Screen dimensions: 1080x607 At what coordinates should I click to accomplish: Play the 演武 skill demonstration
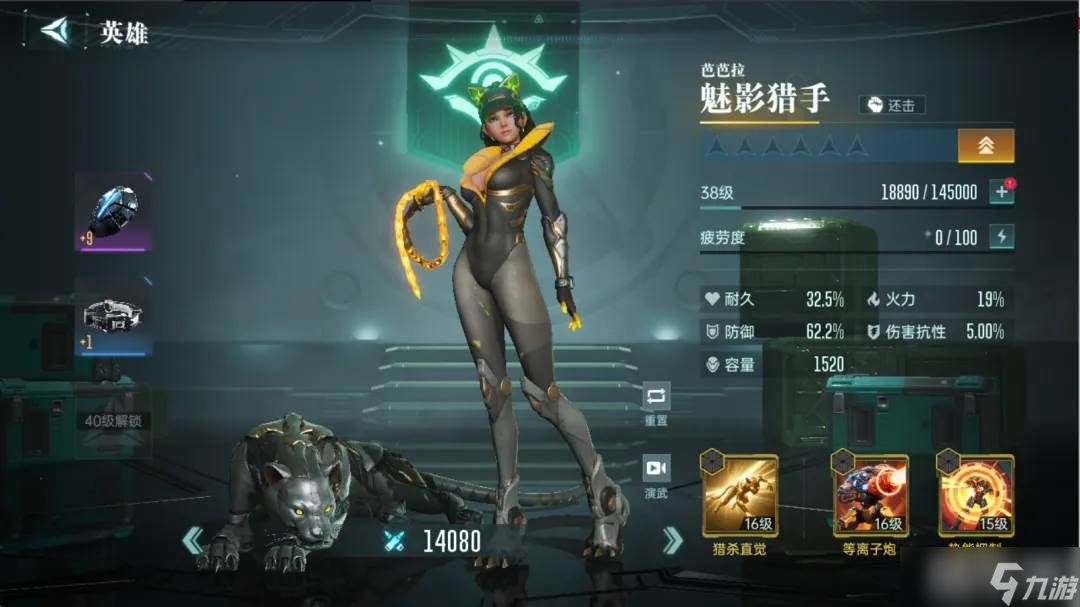pos(656,474)
